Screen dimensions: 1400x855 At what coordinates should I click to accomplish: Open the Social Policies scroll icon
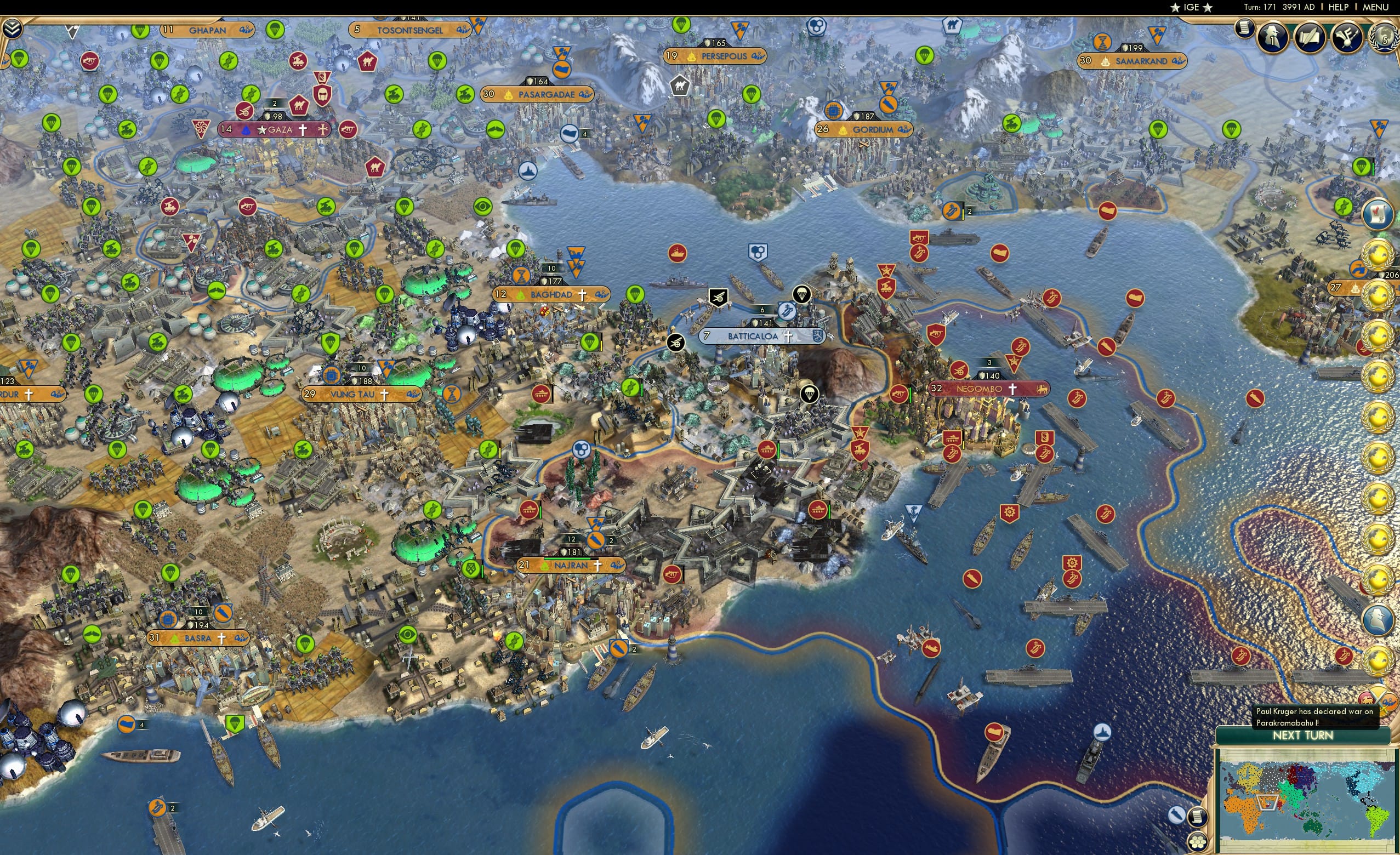[x=1309, y=38]
